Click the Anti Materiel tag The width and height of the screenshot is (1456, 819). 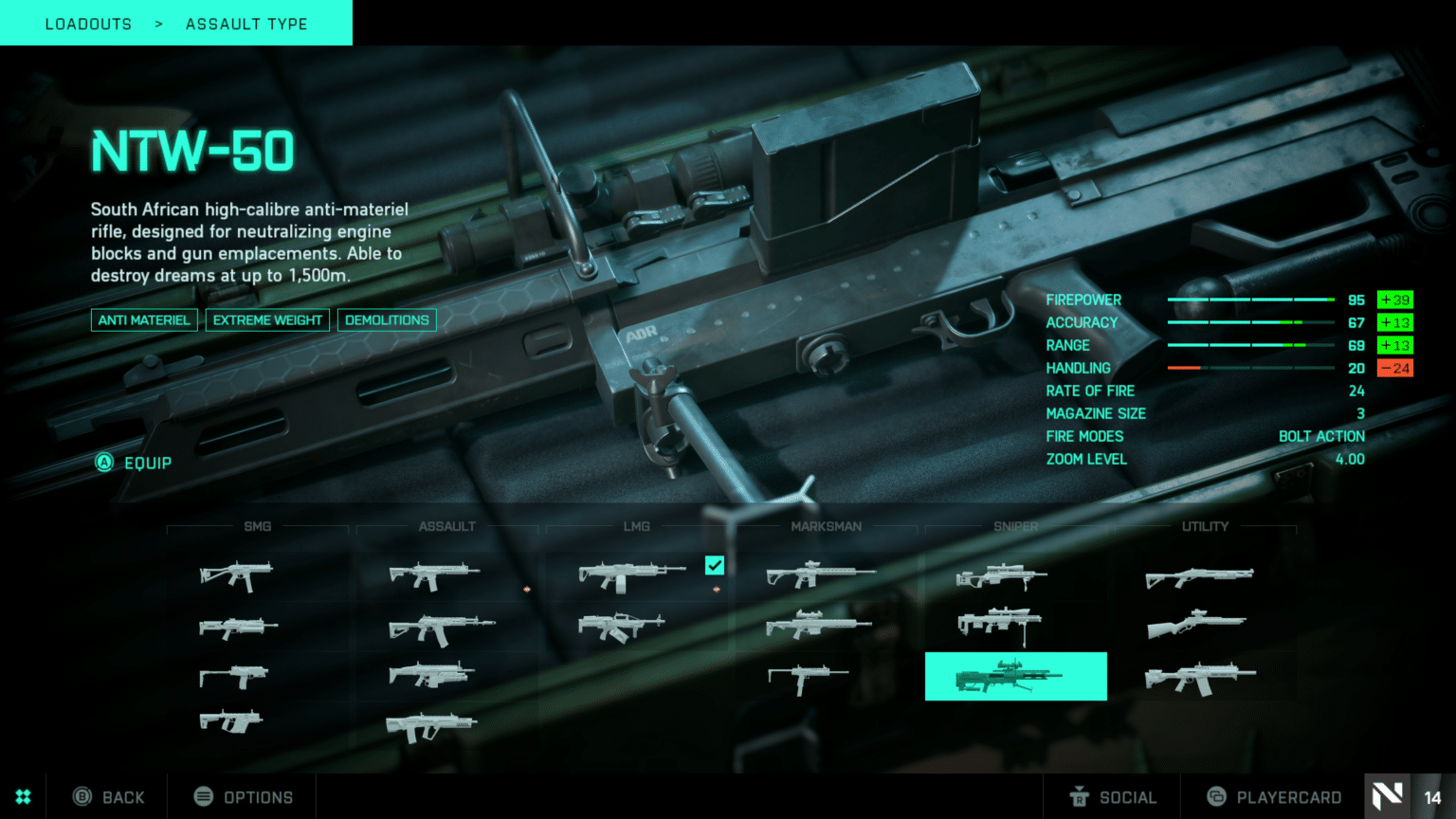coord(144,320)
